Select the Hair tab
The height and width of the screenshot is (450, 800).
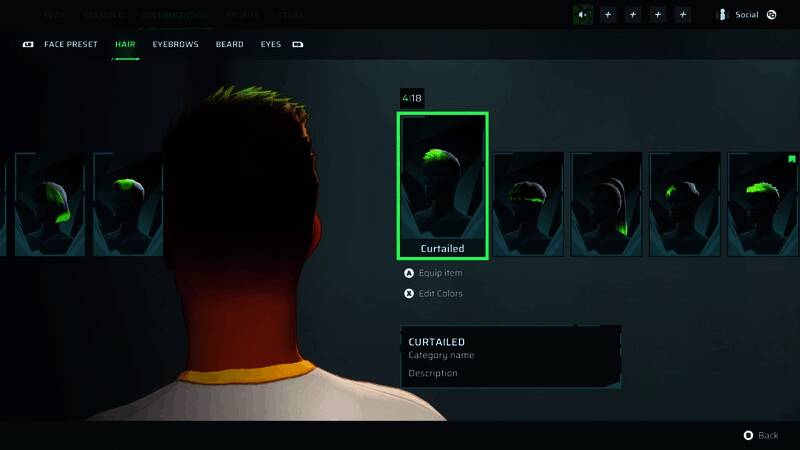click(x=125, y=45)
